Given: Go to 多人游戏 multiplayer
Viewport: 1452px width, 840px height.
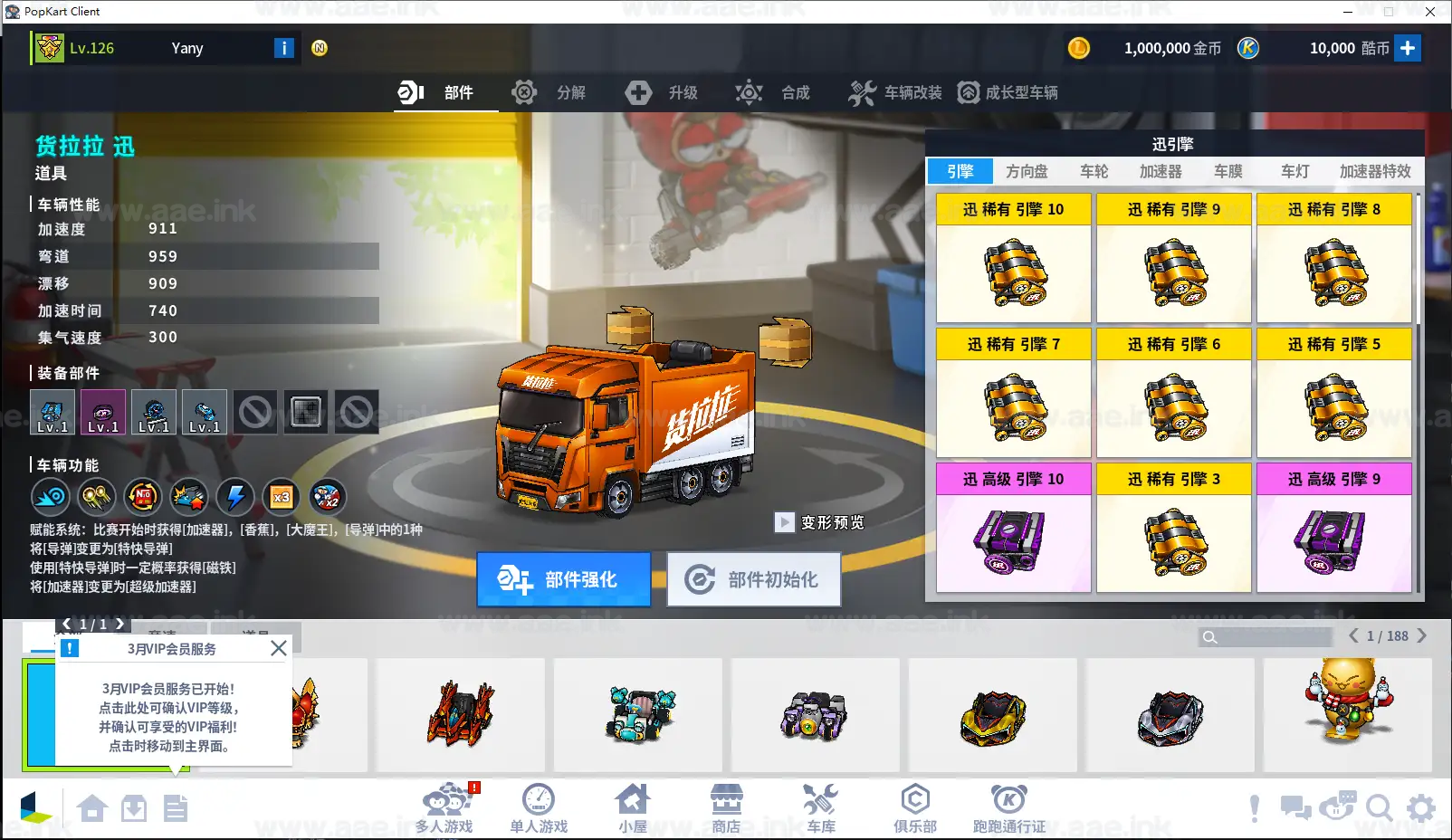Looking at the screenshot, I should [x=444, y=808].
